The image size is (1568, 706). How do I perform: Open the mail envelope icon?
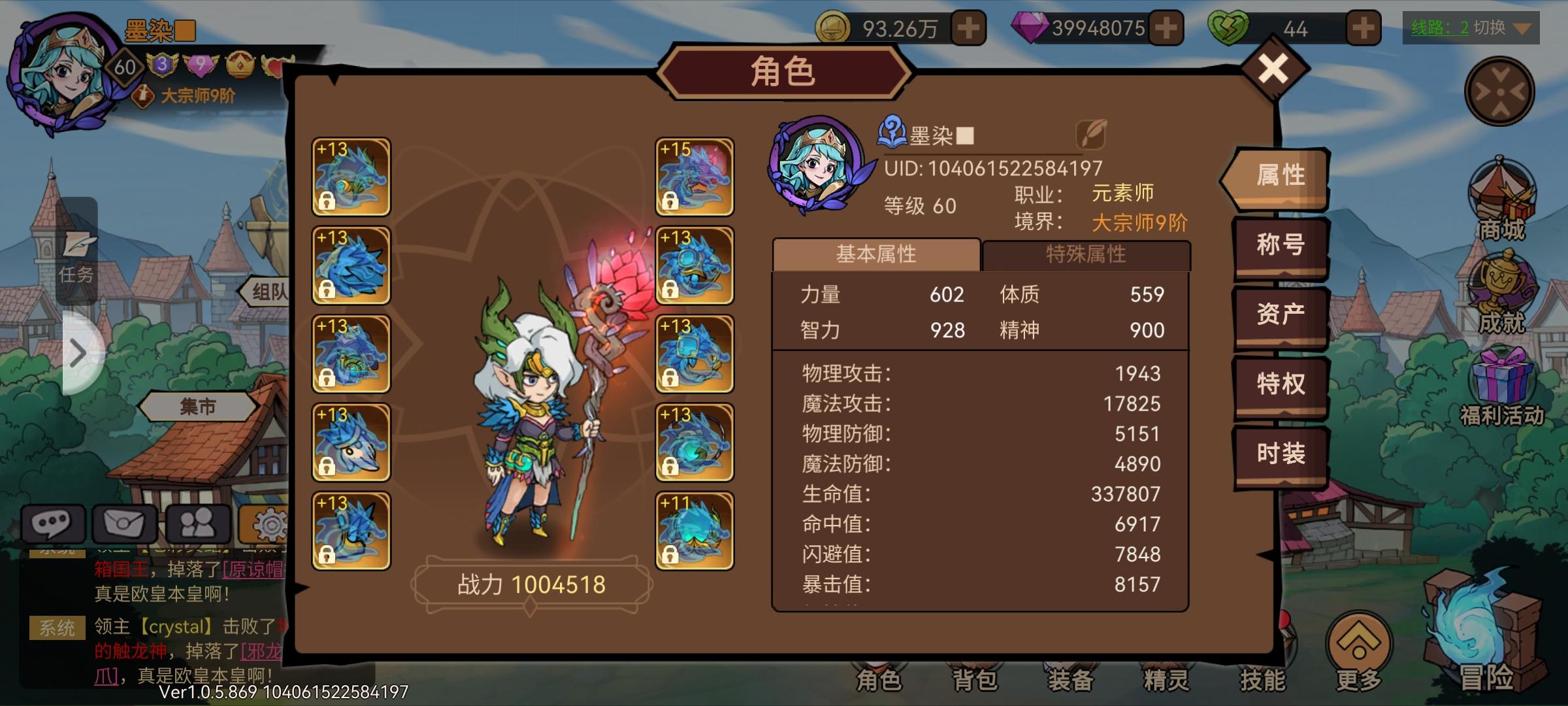point(123,524)
